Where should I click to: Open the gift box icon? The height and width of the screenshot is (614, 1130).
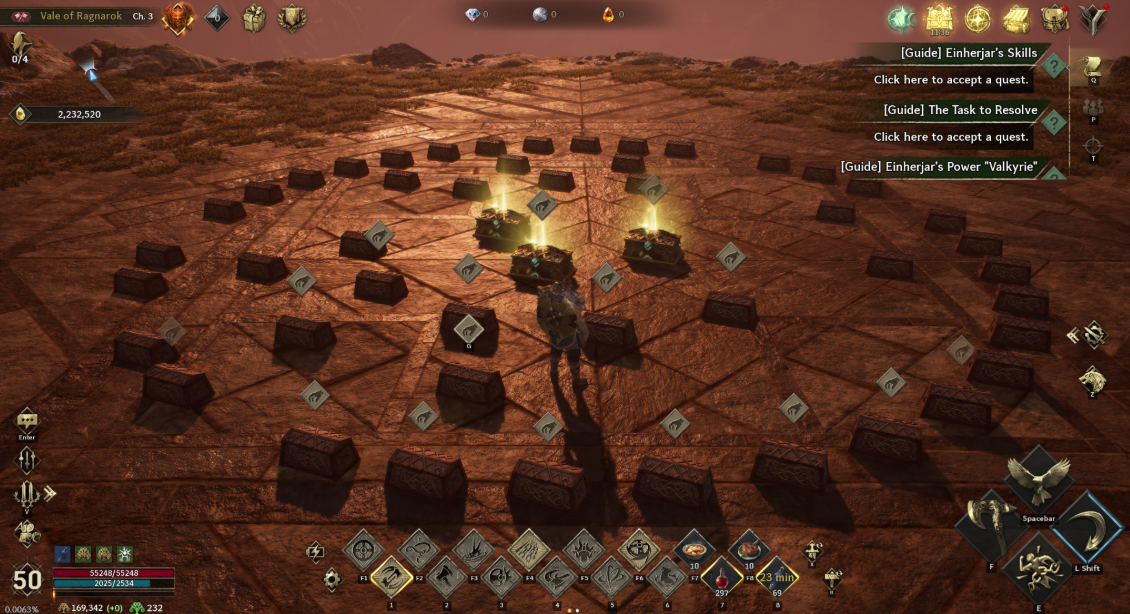click(x=255, y=17)
